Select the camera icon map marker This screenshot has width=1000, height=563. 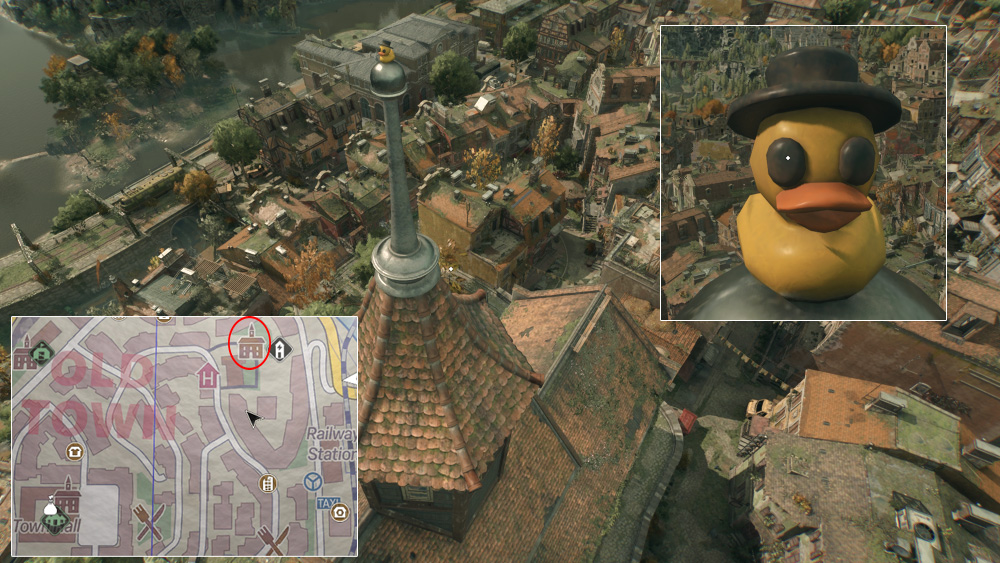pos(339,513)
